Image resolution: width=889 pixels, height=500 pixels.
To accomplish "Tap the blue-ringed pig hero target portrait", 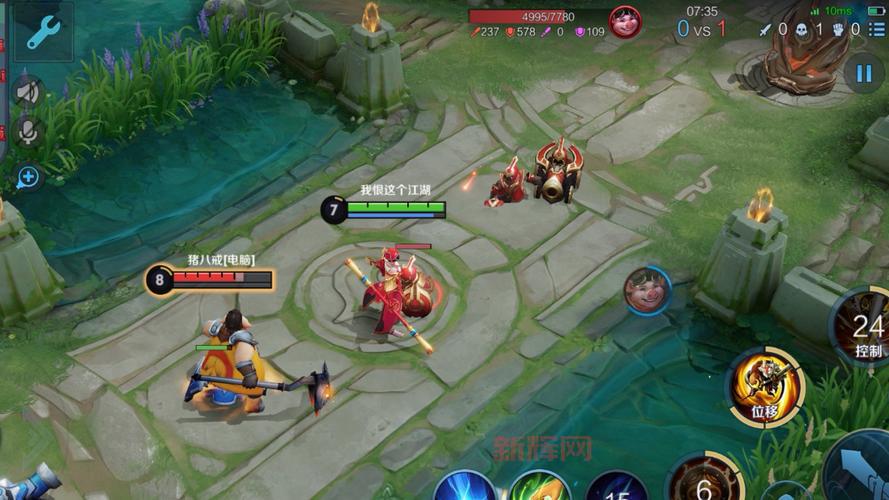I will 647,290.
